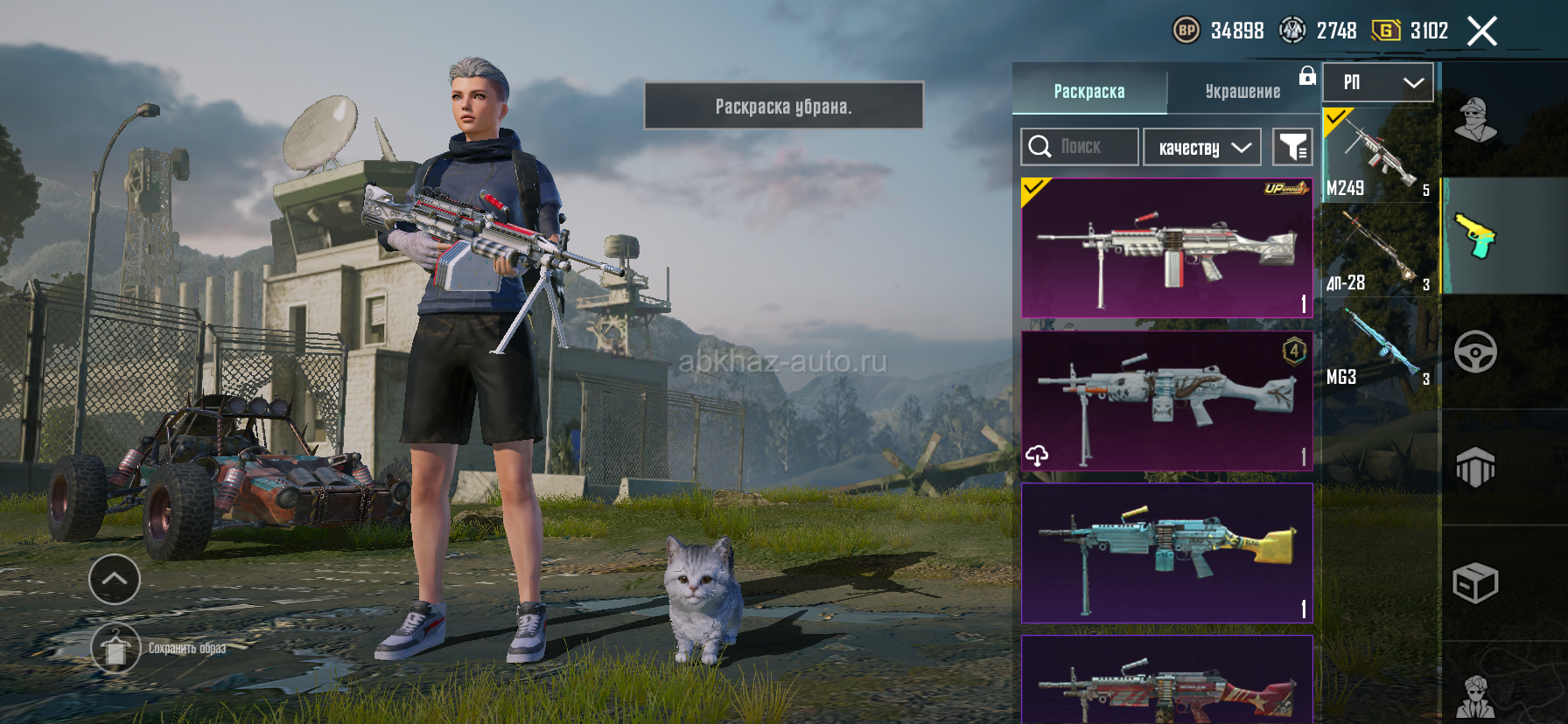1568x724 pixels.
Task: Close the inventory with the X button
Action: coord(1481,31)
